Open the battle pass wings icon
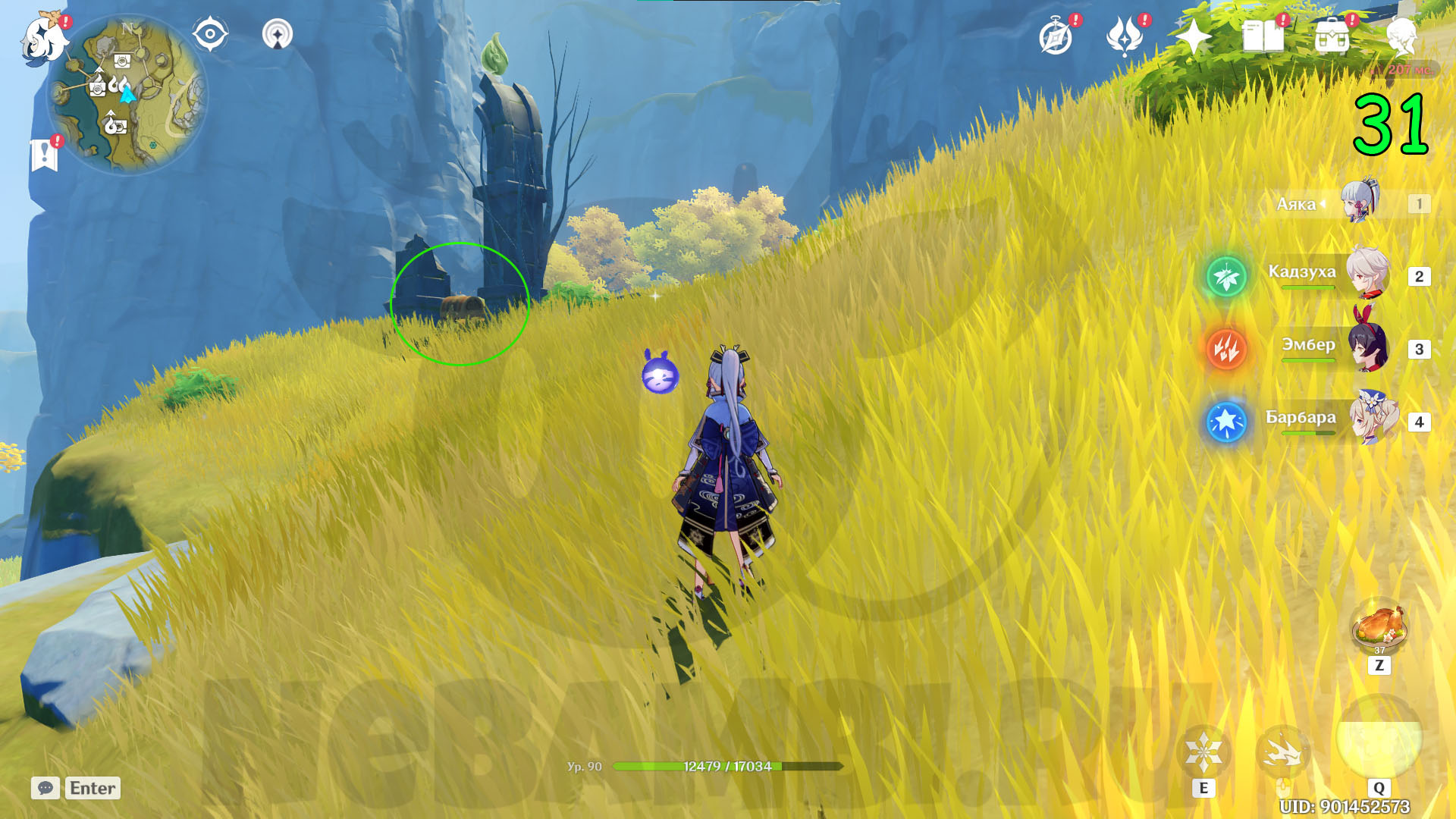This screenshot has width=1456, height=819. (x=1125, y=37)
